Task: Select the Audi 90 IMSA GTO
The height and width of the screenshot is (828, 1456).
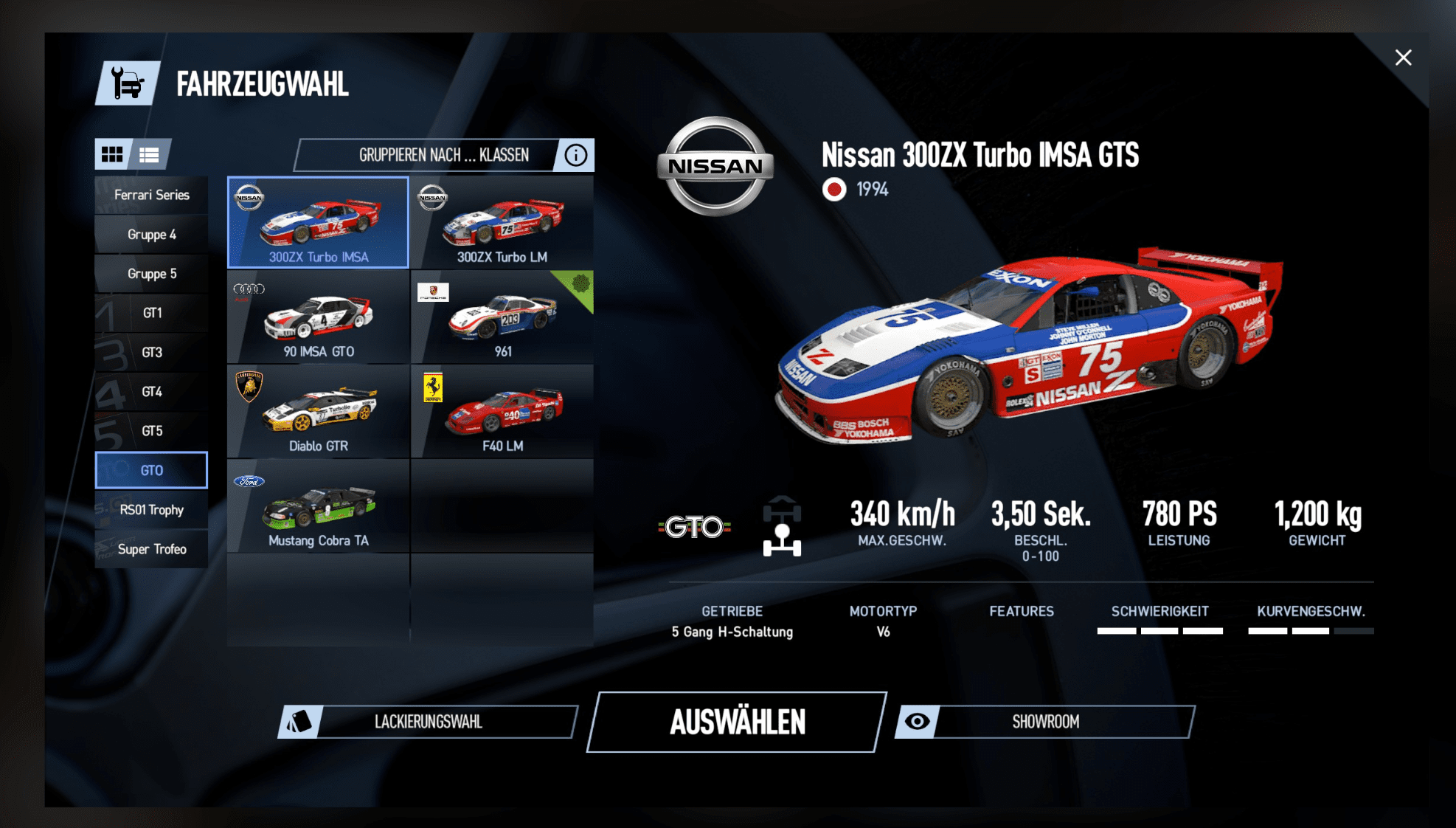Action: pos(319,317)
